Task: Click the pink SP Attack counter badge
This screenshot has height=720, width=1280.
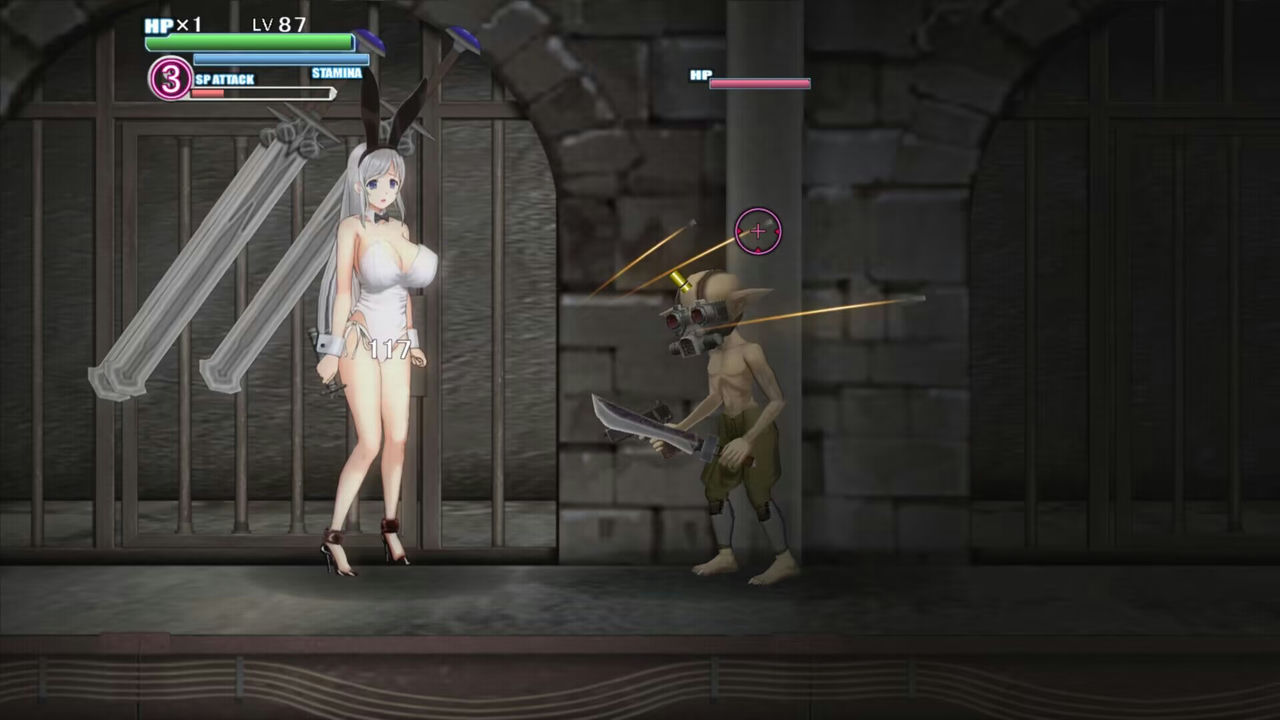Action: click(x=170, y=79)
